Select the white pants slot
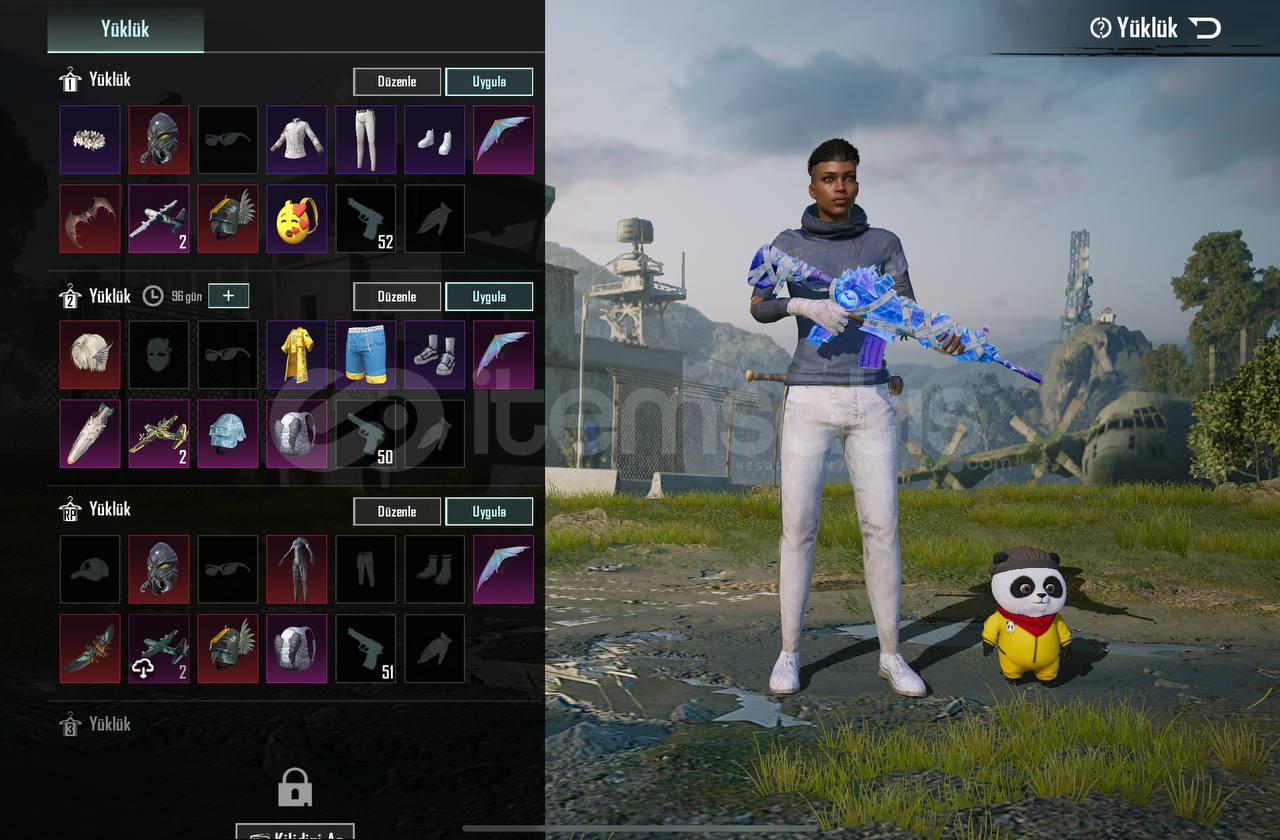Viewport: 1280px width, 840px height. (x=366, y=140)
